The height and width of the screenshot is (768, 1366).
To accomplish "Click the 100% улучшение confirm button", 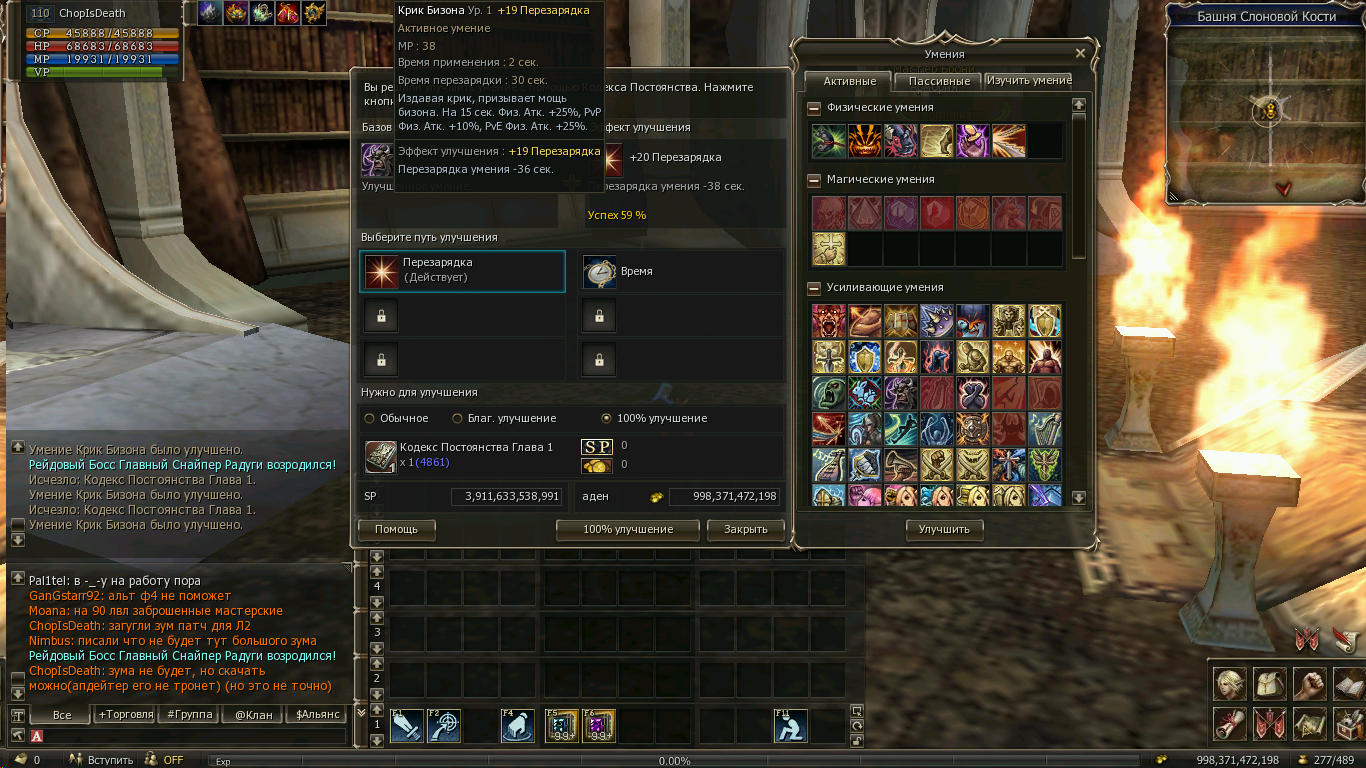I will tap(628, 529).
